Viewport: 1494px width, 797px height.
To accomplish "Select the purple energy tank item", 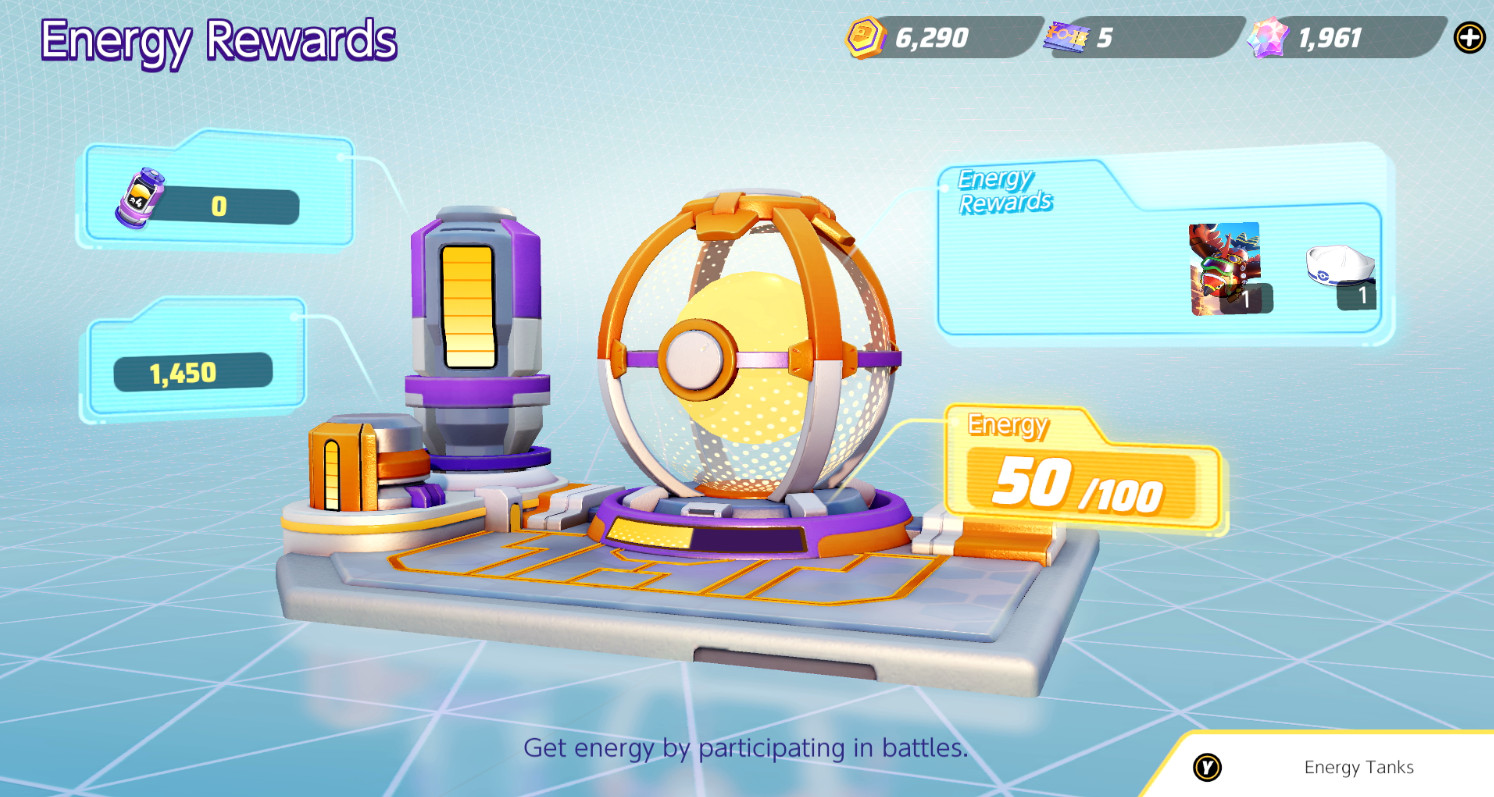I will (x=139, y=199).
